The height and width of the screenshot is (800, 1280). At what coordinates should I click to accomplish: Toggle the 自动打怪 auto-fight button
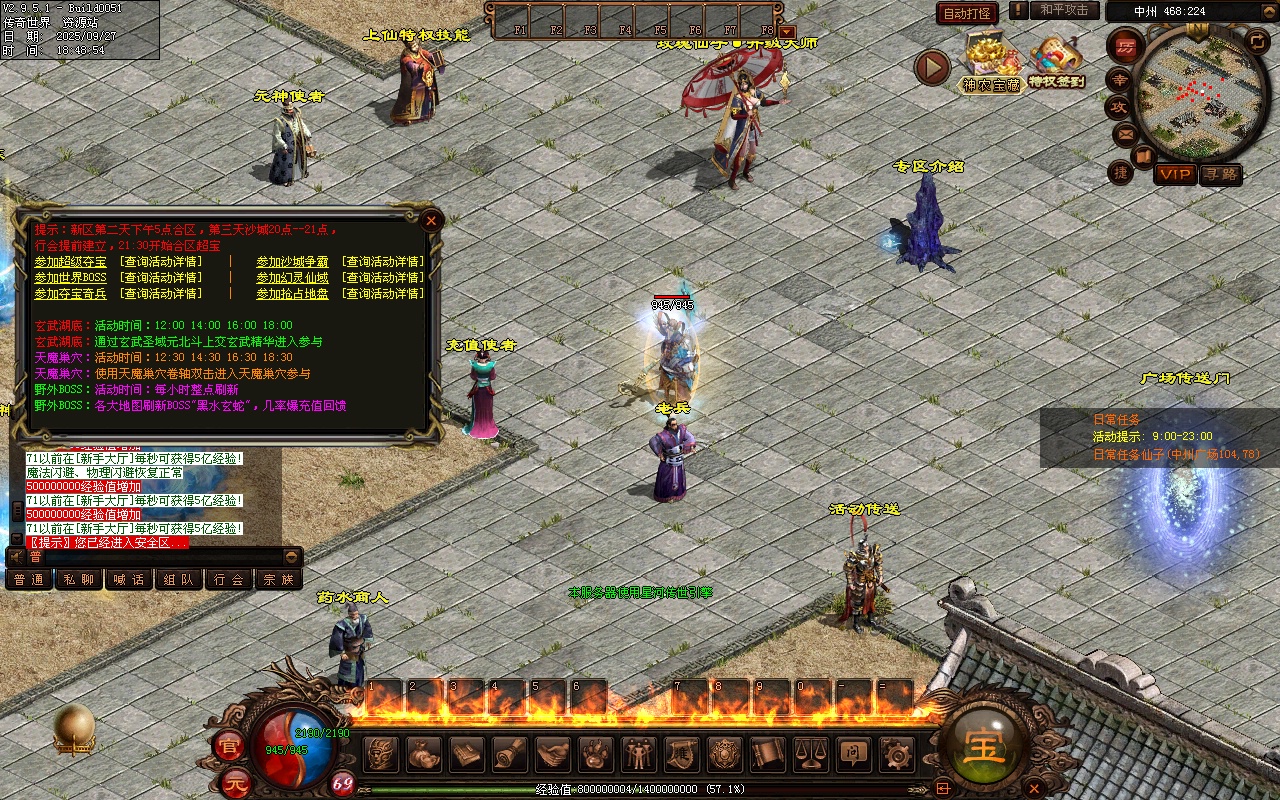967,13
